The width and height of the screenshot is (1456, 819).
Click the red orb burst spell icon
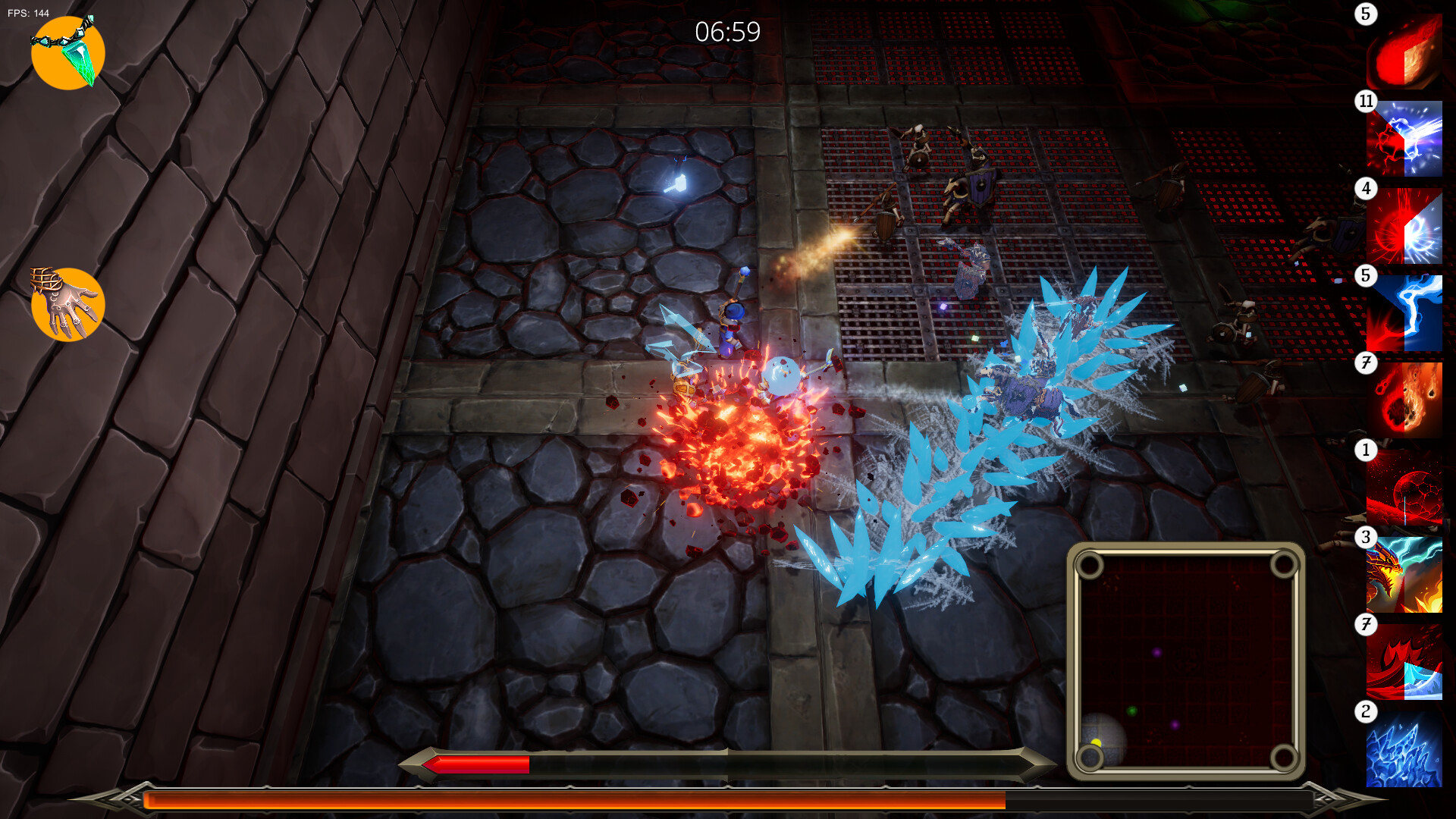click(1407, 227)
